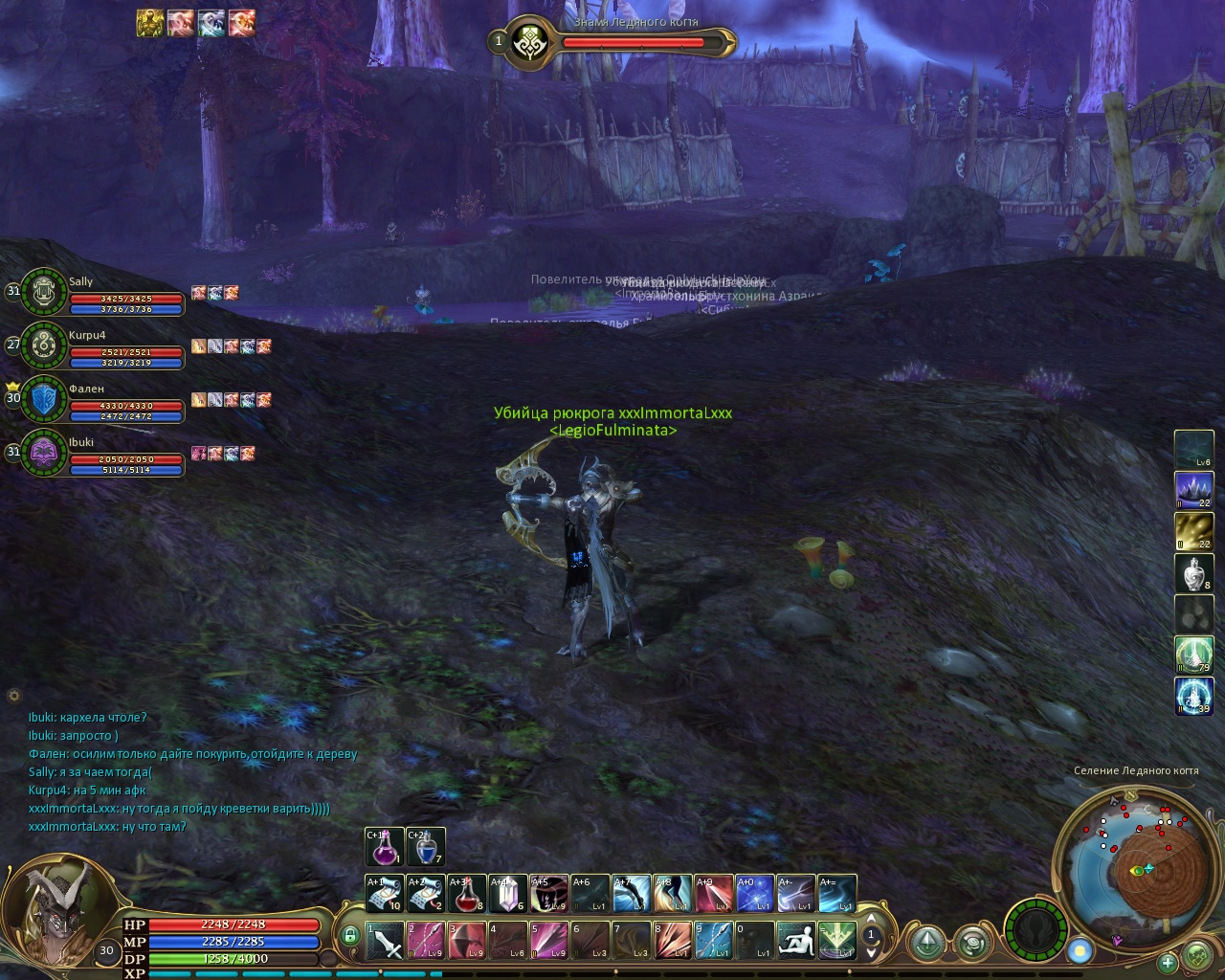1225x980 pixels.
Task: Open the green upward-arrow menu button
Action: tap(926, 943)
